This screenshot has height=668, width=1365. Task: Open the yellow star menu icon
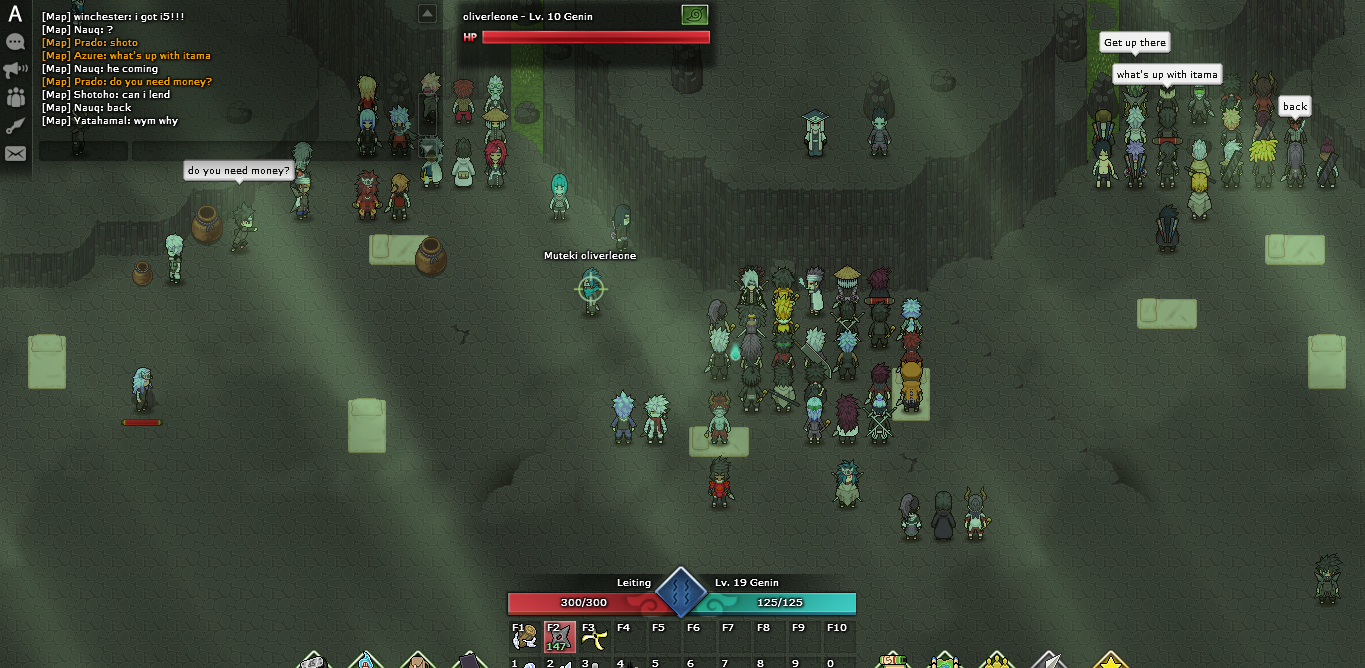coord(1110,662)
